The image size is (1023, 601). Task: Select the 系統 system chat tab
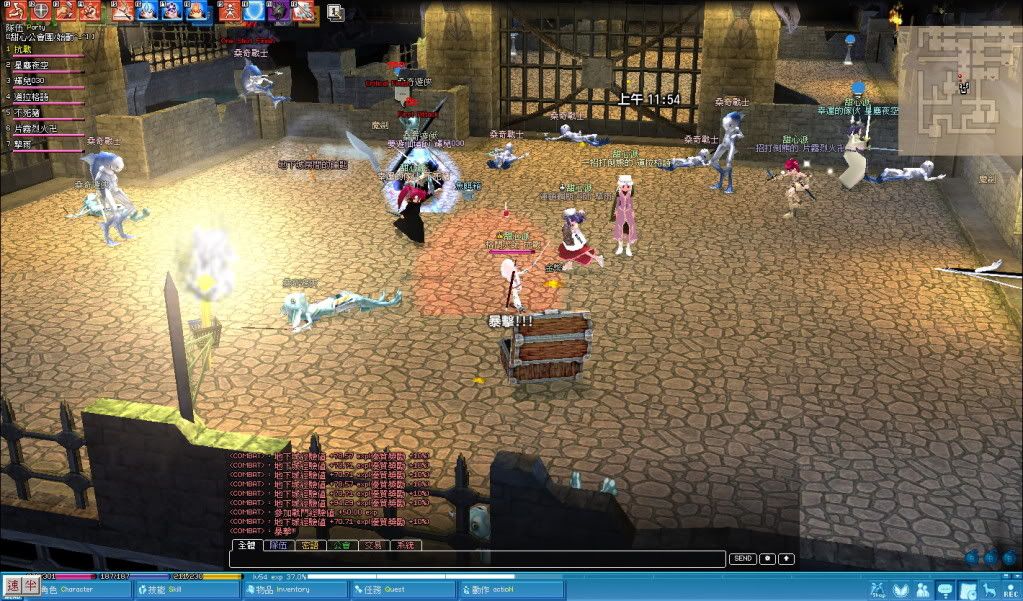(404, 546)
